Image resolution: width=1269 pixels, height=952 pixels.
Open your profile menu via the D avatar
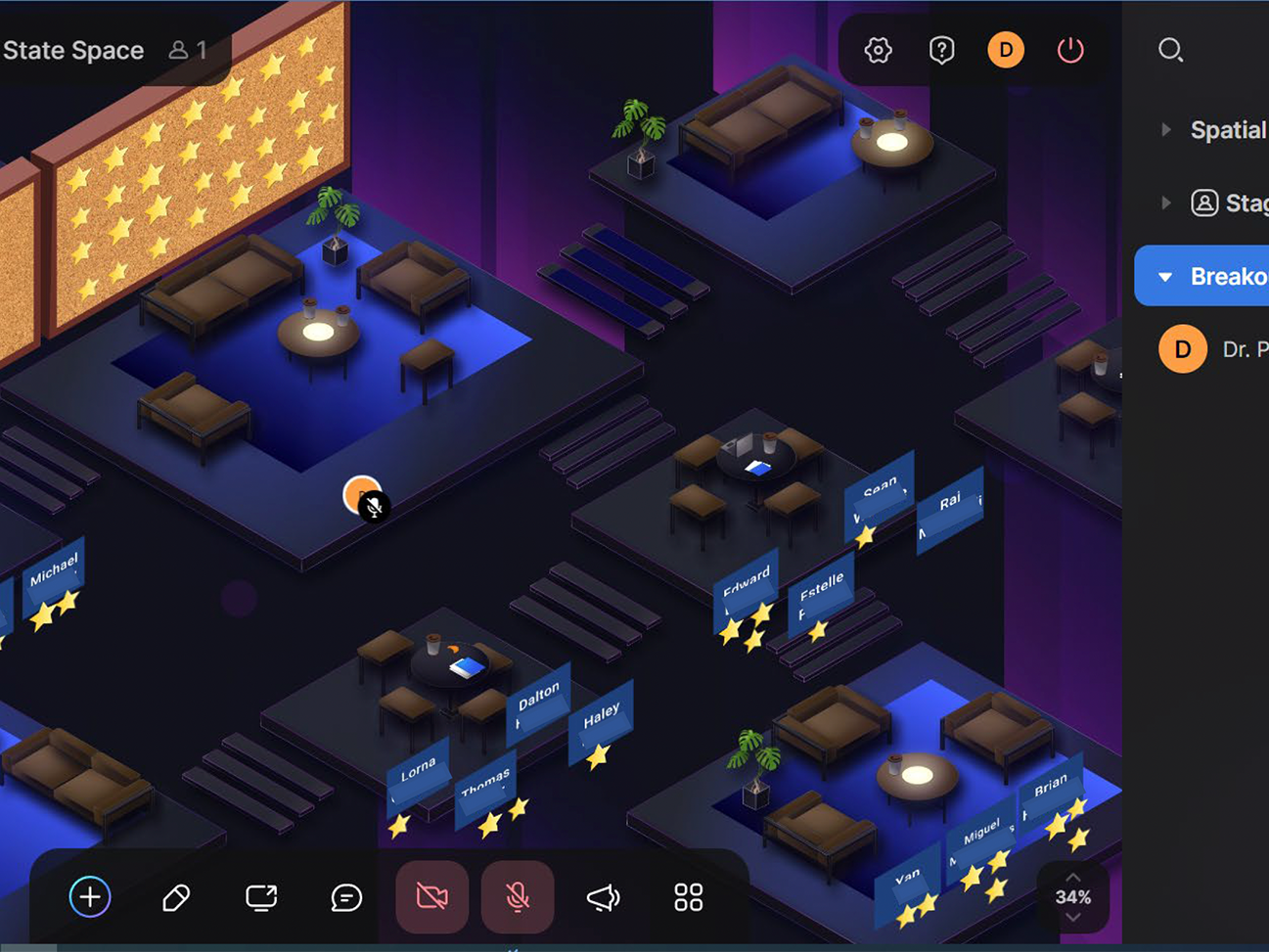(1006, 50)
